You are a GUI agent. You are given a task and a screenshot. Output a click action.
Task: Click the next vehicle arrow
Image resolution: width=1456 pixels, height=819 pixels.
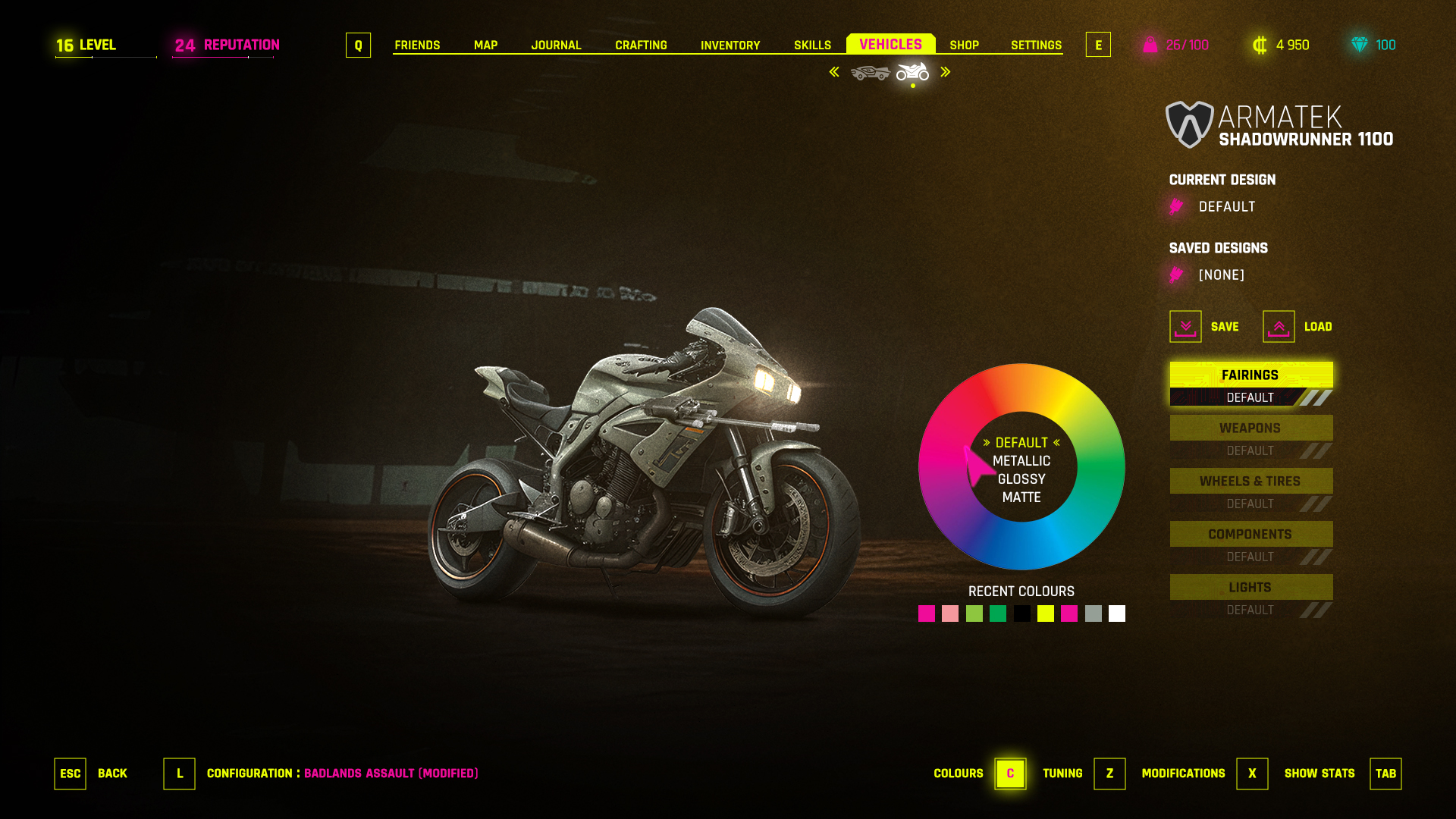point(946,72)
